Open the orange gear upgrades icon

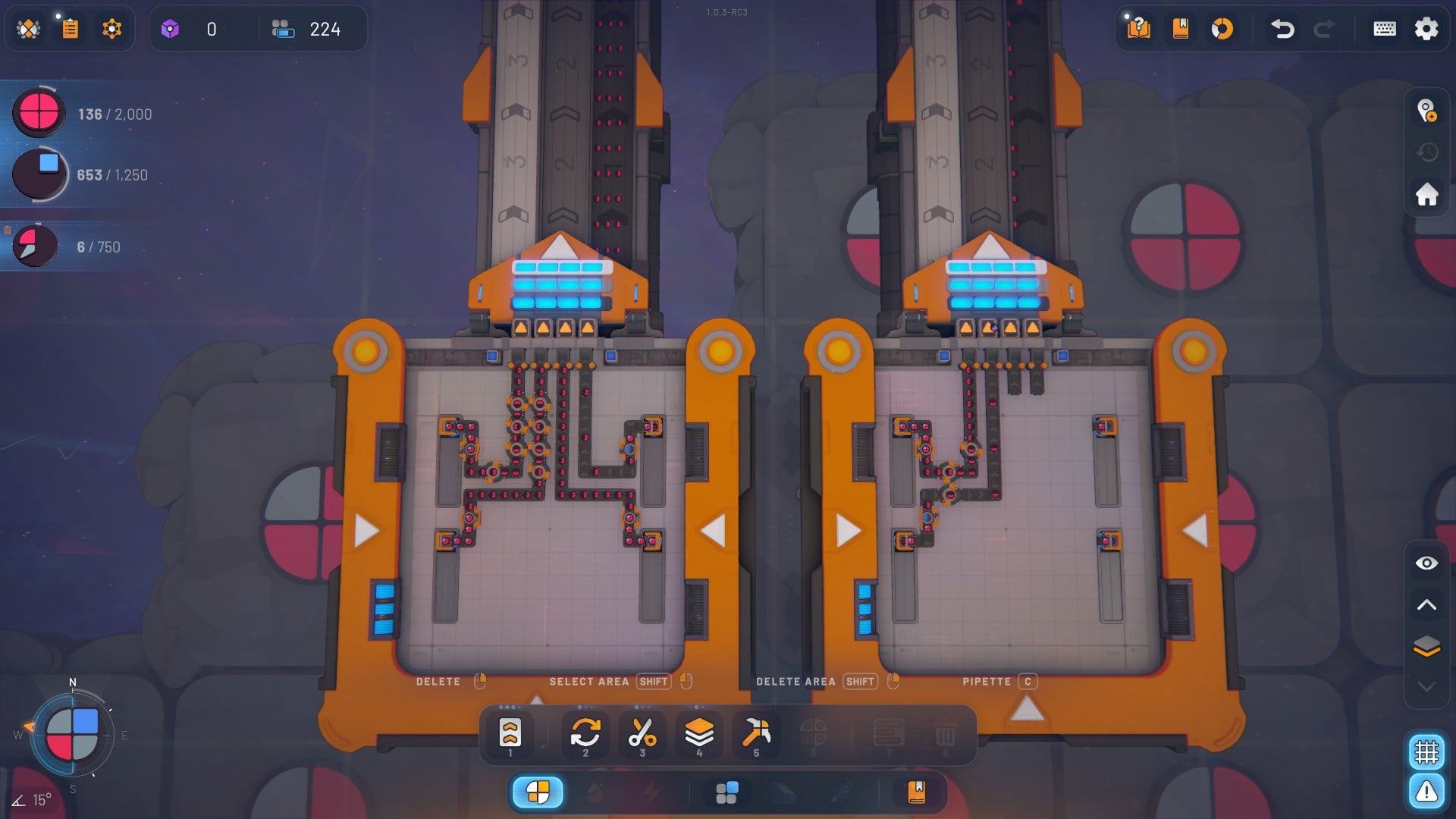111,29
